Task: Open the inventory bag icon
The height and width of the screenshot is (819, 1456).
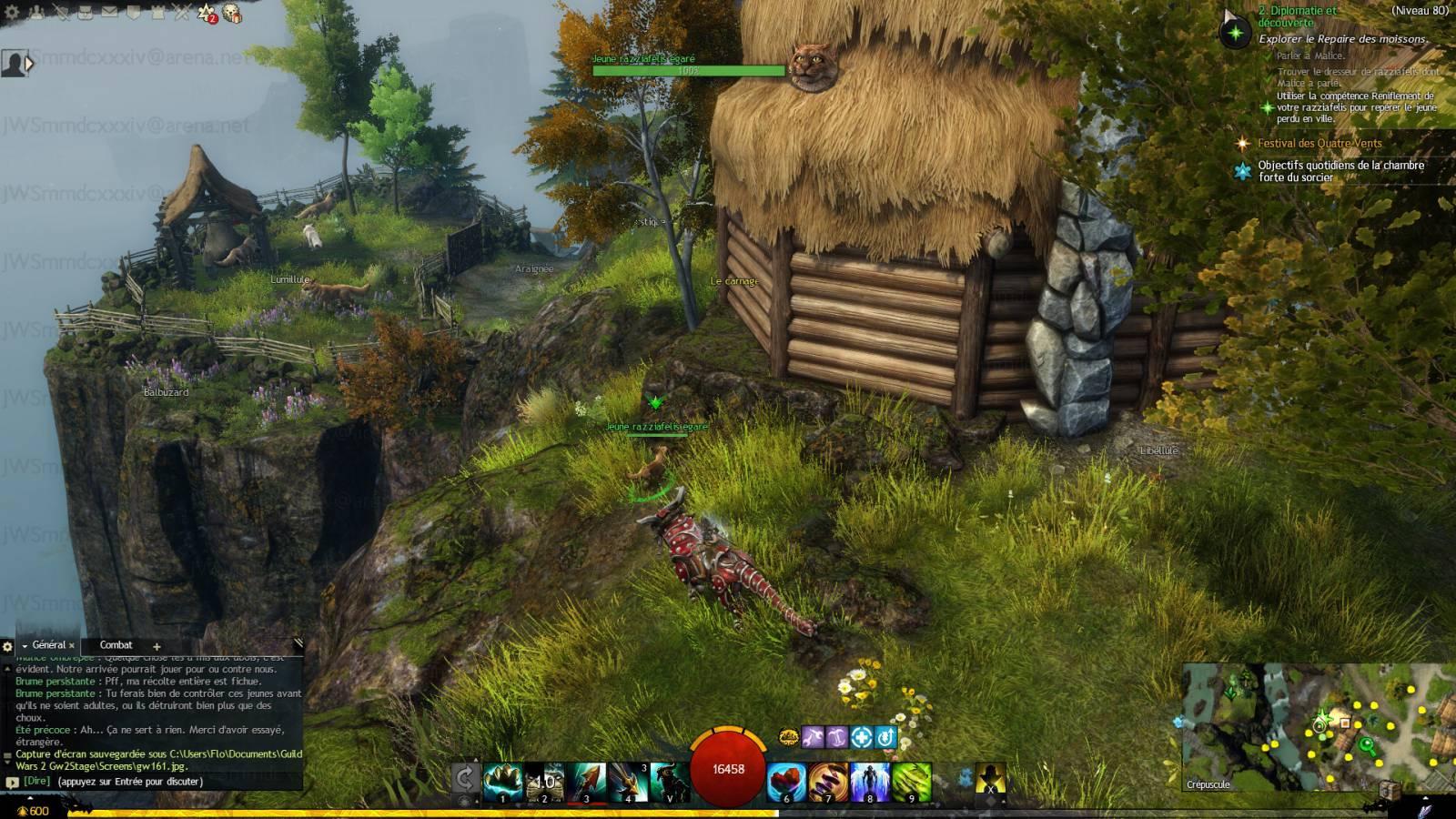Action: pos(86,12)
